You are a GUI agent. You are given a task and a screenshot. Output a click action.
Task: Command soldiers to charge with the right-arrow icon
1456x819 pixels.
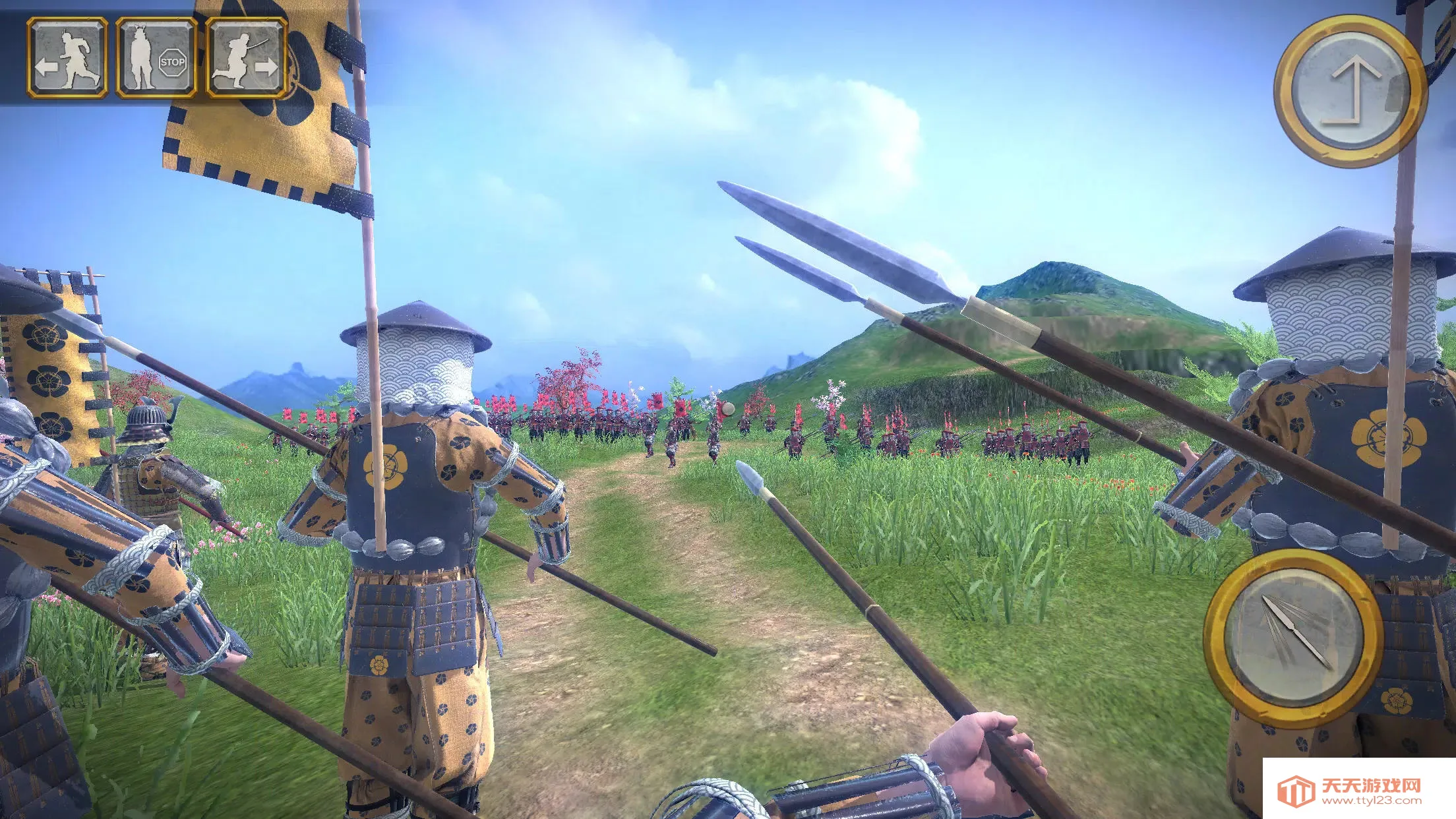point(246,58)
